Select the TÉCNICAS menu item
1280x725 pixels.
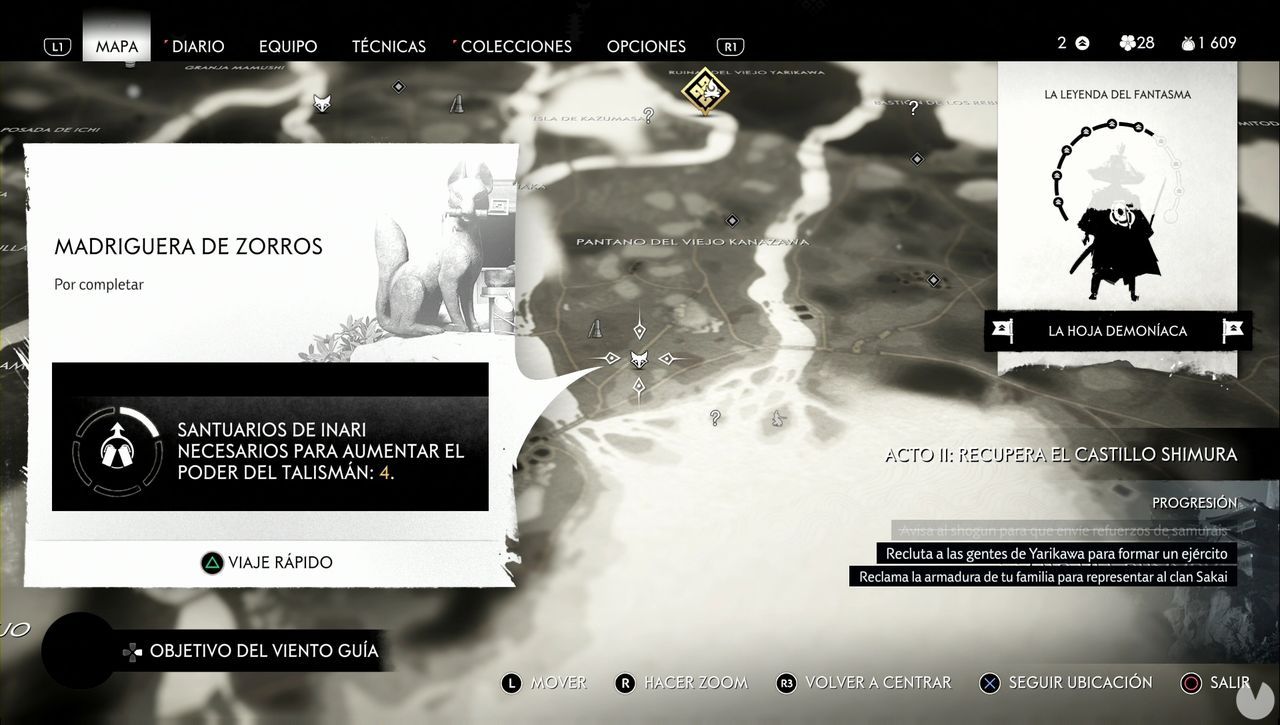(388, 46)
